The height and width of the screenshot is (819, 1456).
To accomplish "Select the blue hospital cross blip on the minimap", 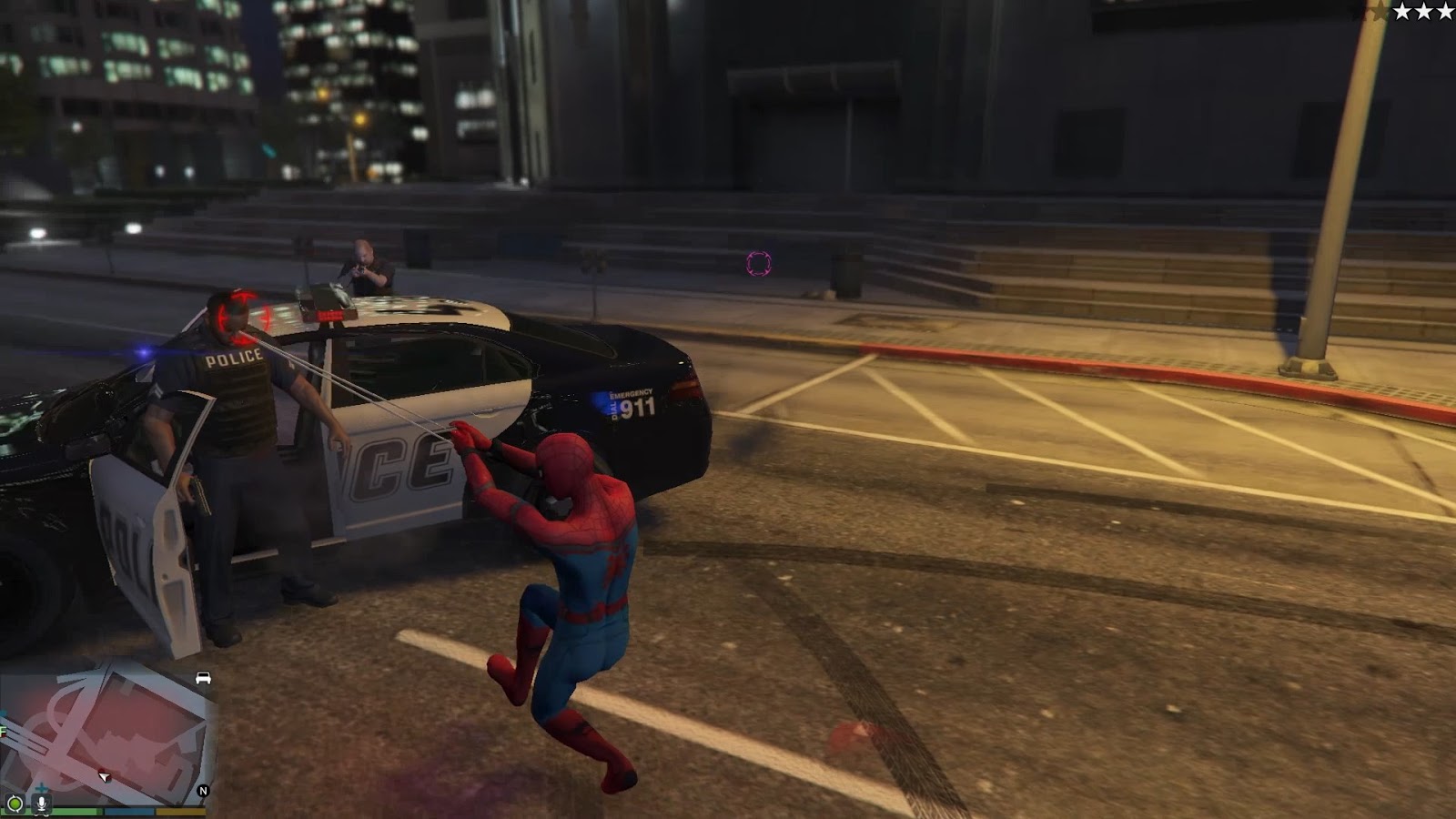I will click(41, 788).
